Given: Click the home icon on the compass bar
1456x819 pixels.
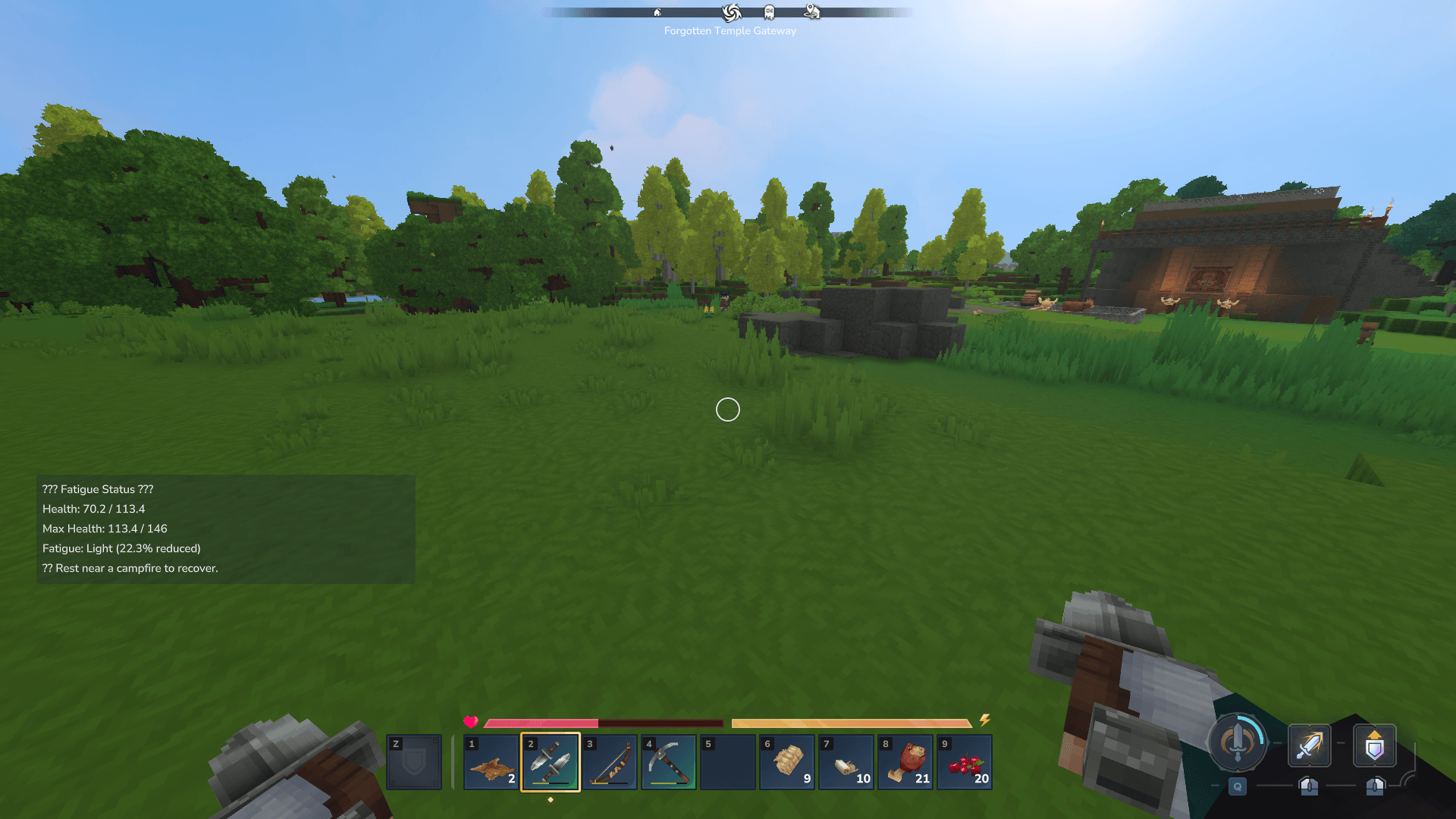Looking at the screenshot, I should [x=655, y=13].
